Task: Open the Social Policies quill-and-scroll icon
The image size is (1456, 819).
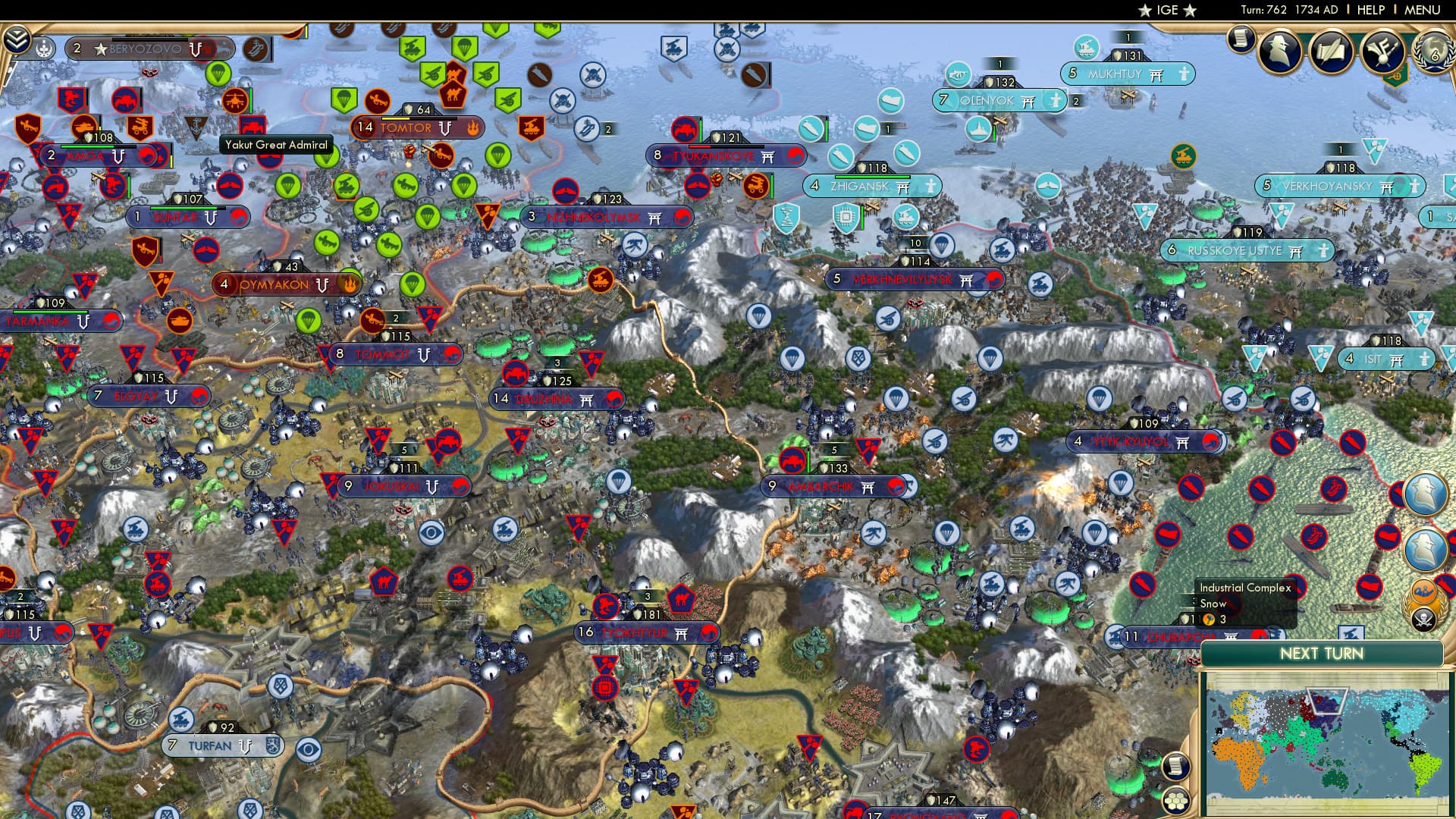Action: (1332, 51)
